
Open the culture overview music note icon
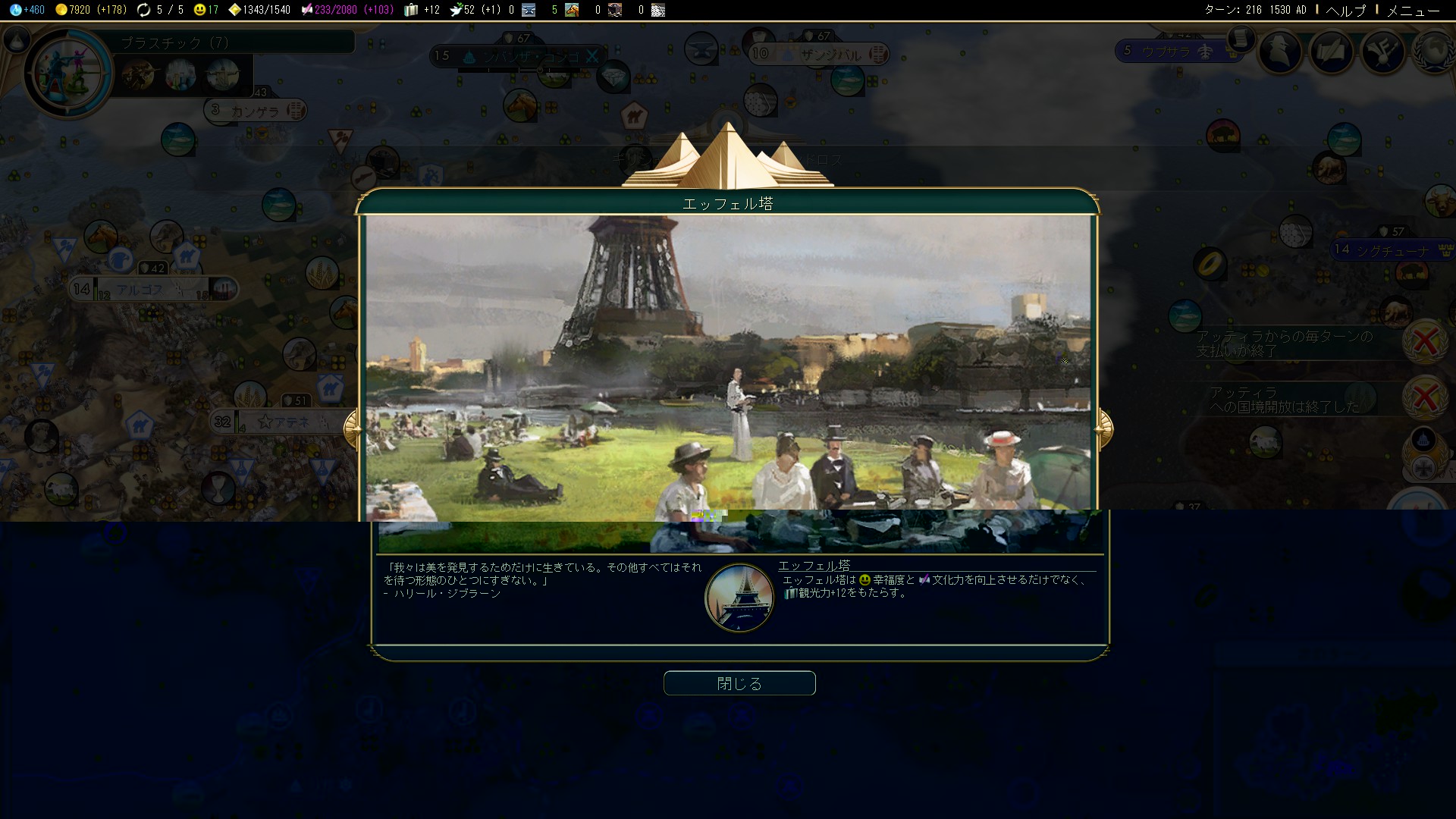pyautogui.click(x=1382, y=52)
